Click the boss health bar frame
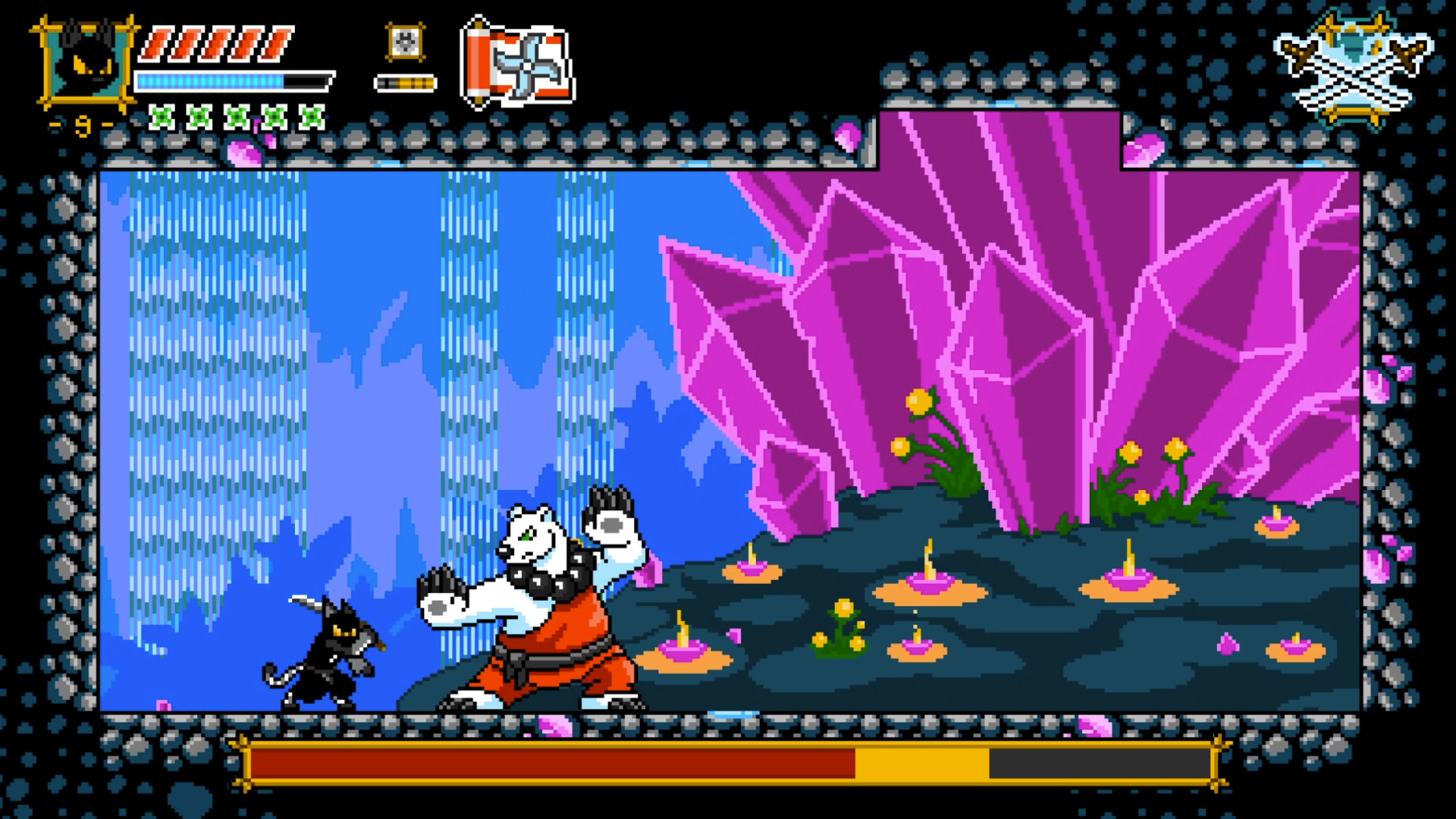This screenshot has width=1456, height=819. [728, 767]
